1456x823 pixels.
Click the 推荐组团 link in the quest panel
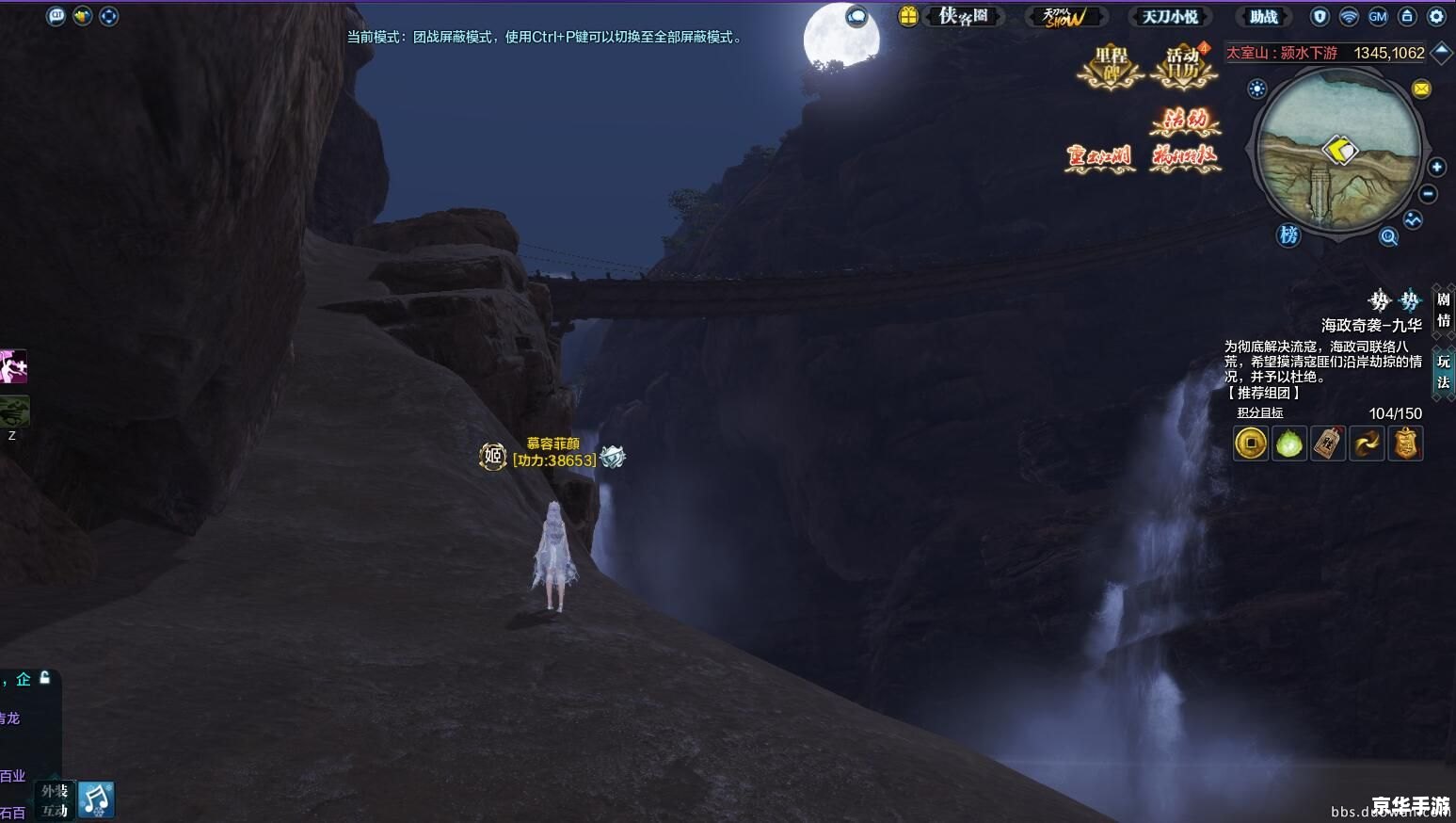point(1263,394)
